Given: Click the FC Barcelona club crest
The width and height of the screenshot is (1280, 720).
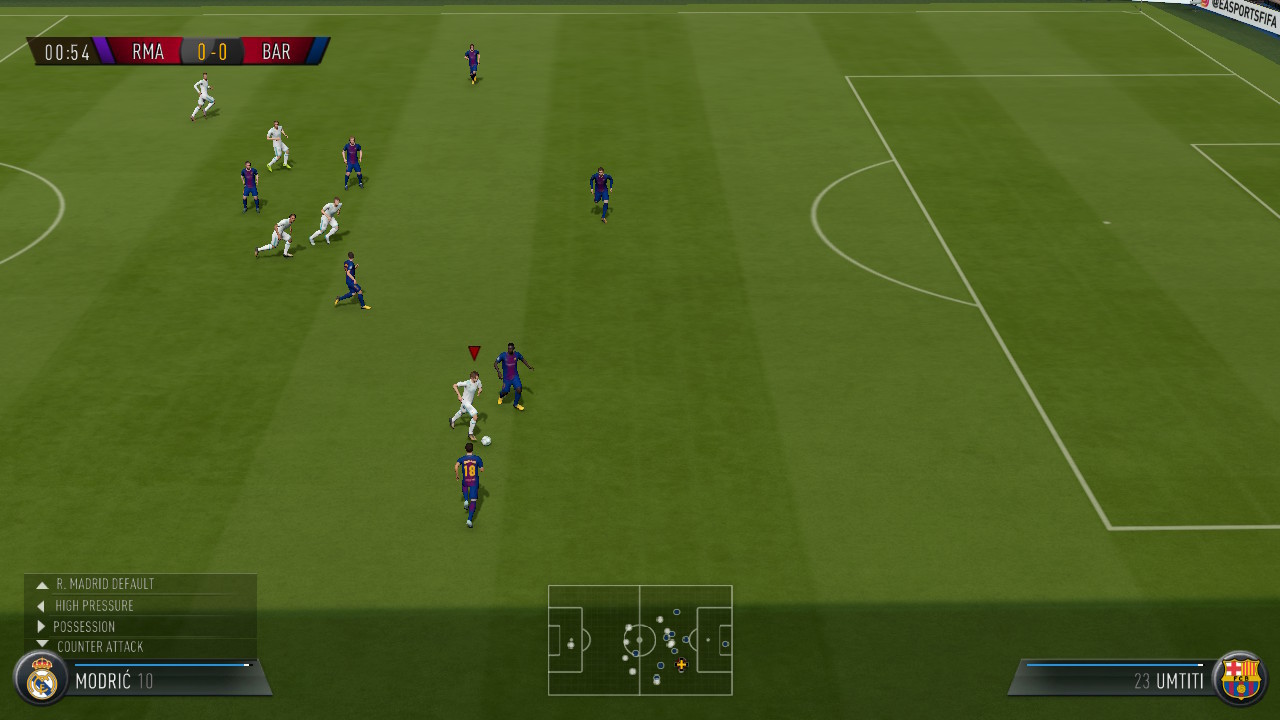Looking at the screenshot, I should [1240, 678].
